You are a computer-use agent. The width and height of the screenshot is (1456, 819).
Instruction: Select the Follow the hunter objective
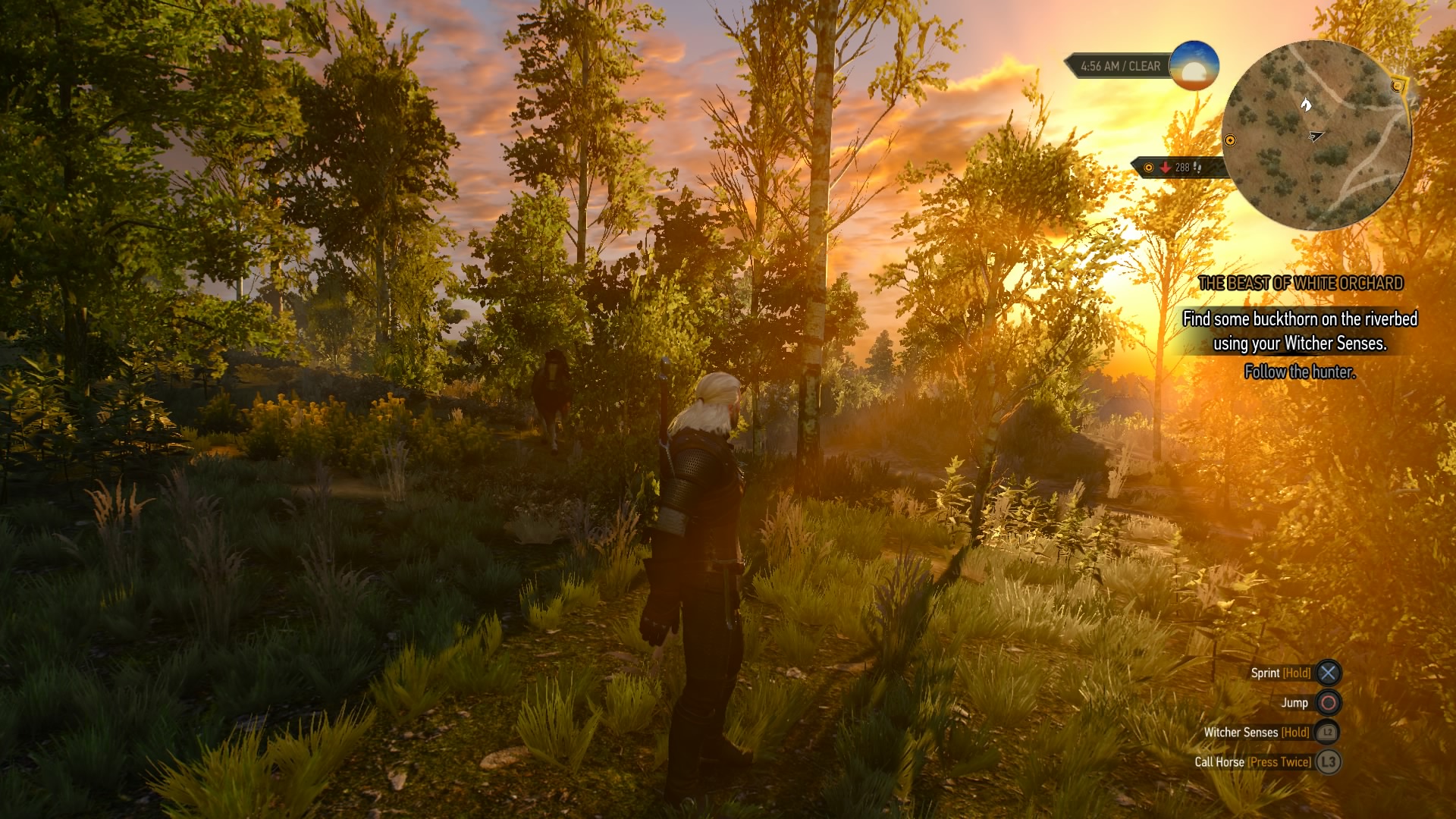[1300, 372]
